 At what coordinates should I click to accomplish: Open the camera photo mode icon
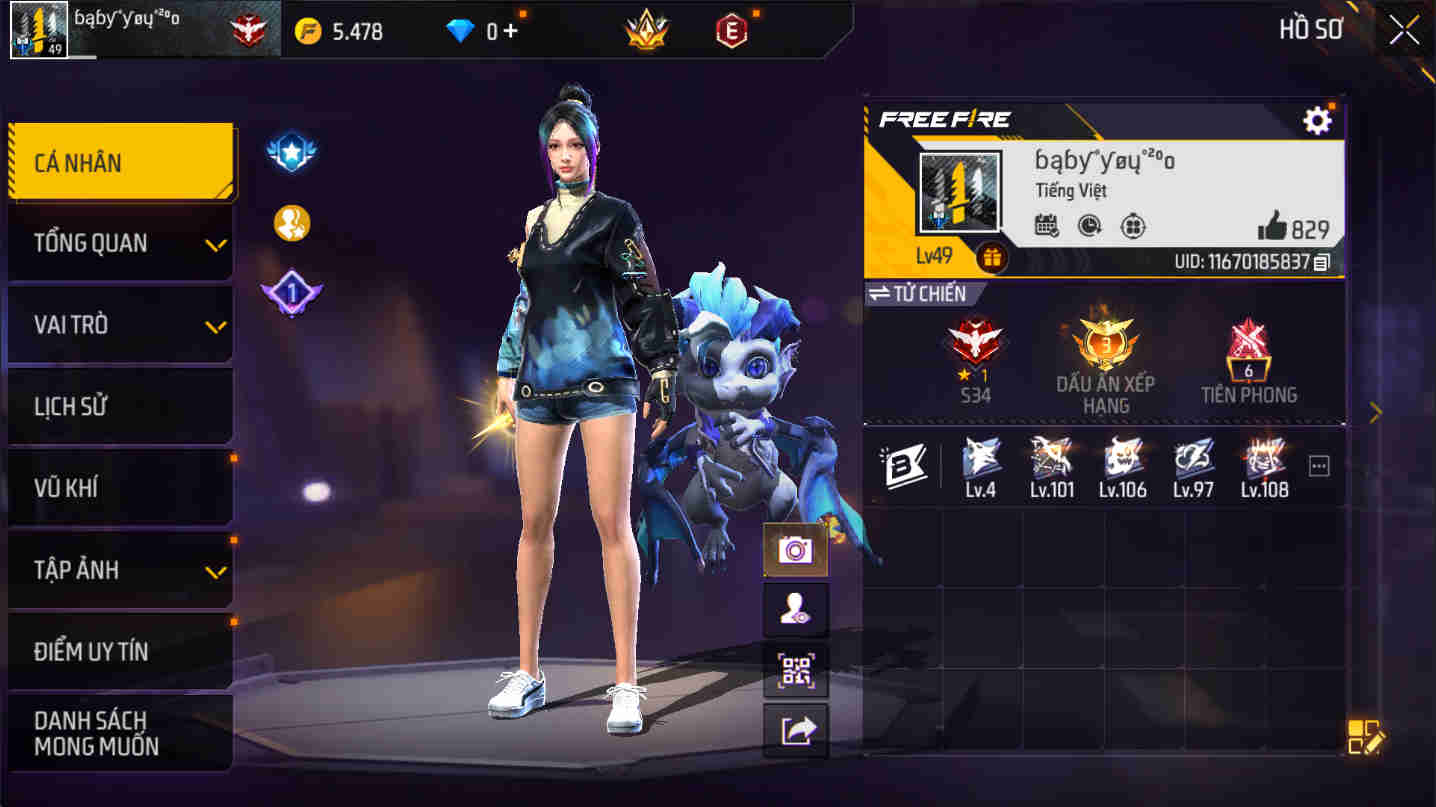[x=796, y=549]
